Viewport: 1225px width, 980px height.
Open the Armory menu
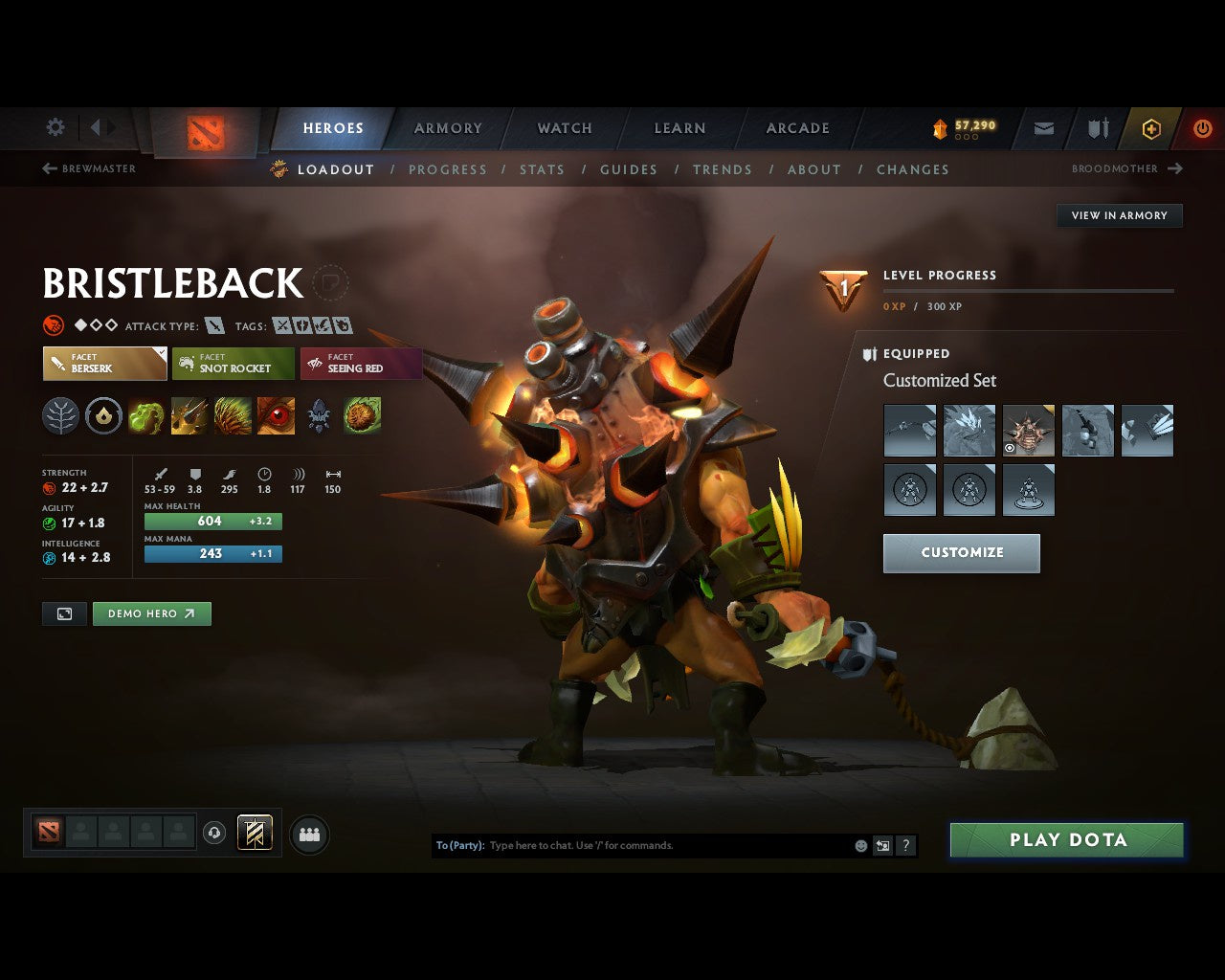tap(447, 127)
